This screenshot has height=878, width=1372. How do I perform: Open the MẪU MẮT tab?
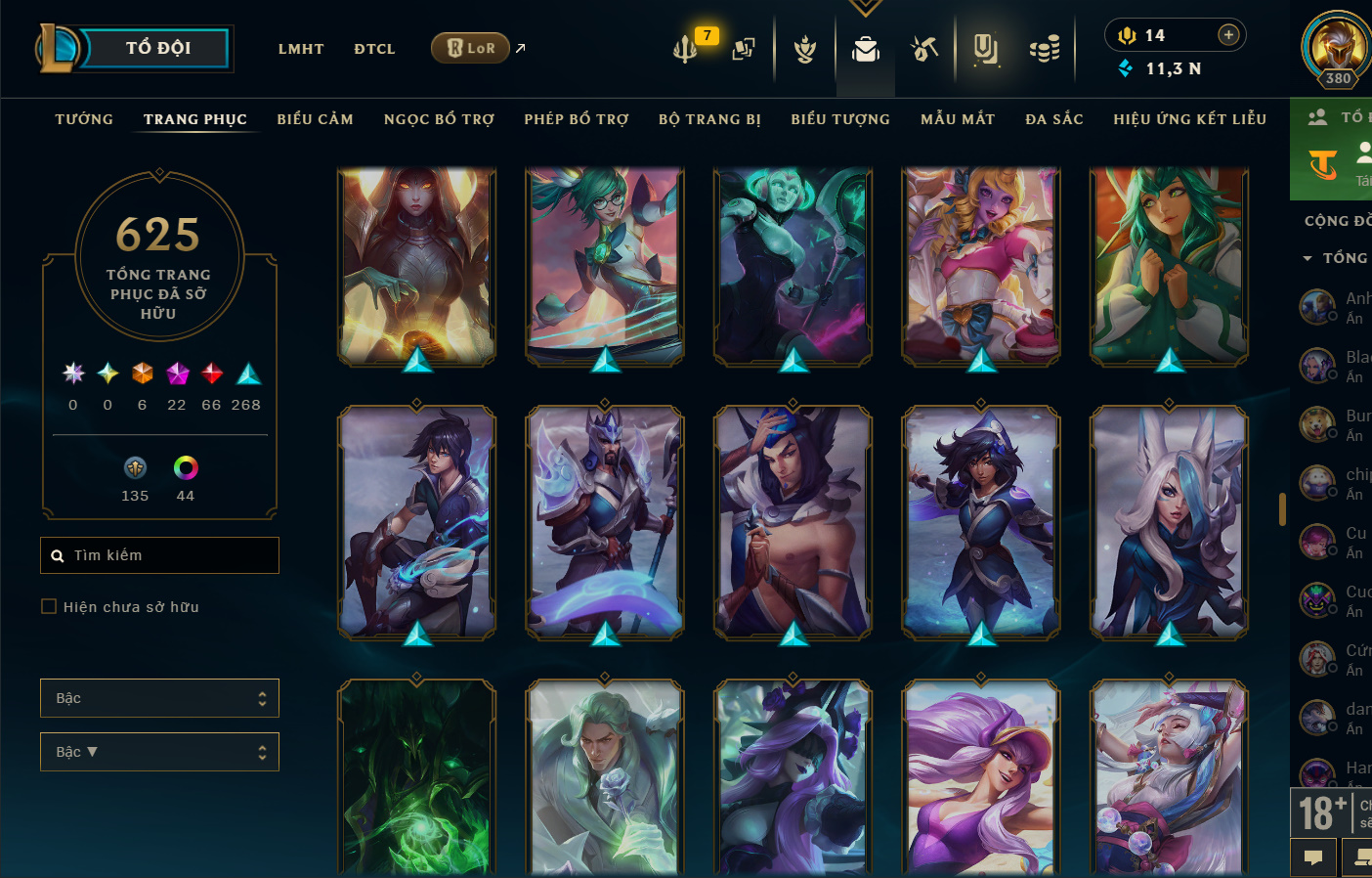pyautogui.click(x=958, y=119)
